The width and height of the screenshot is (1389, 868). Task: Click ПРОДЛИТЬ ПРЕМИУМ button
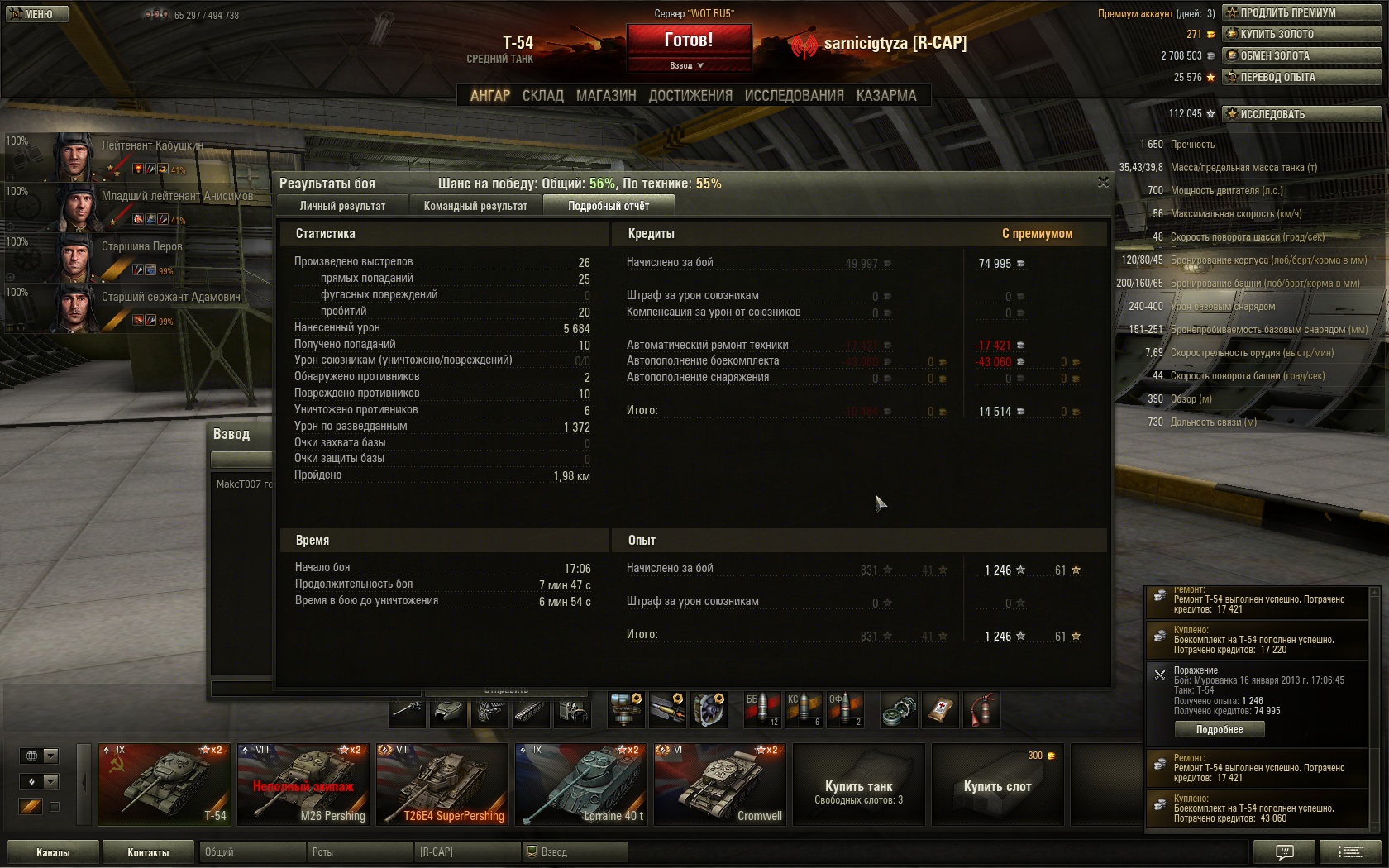click(x=1301, y=12)
